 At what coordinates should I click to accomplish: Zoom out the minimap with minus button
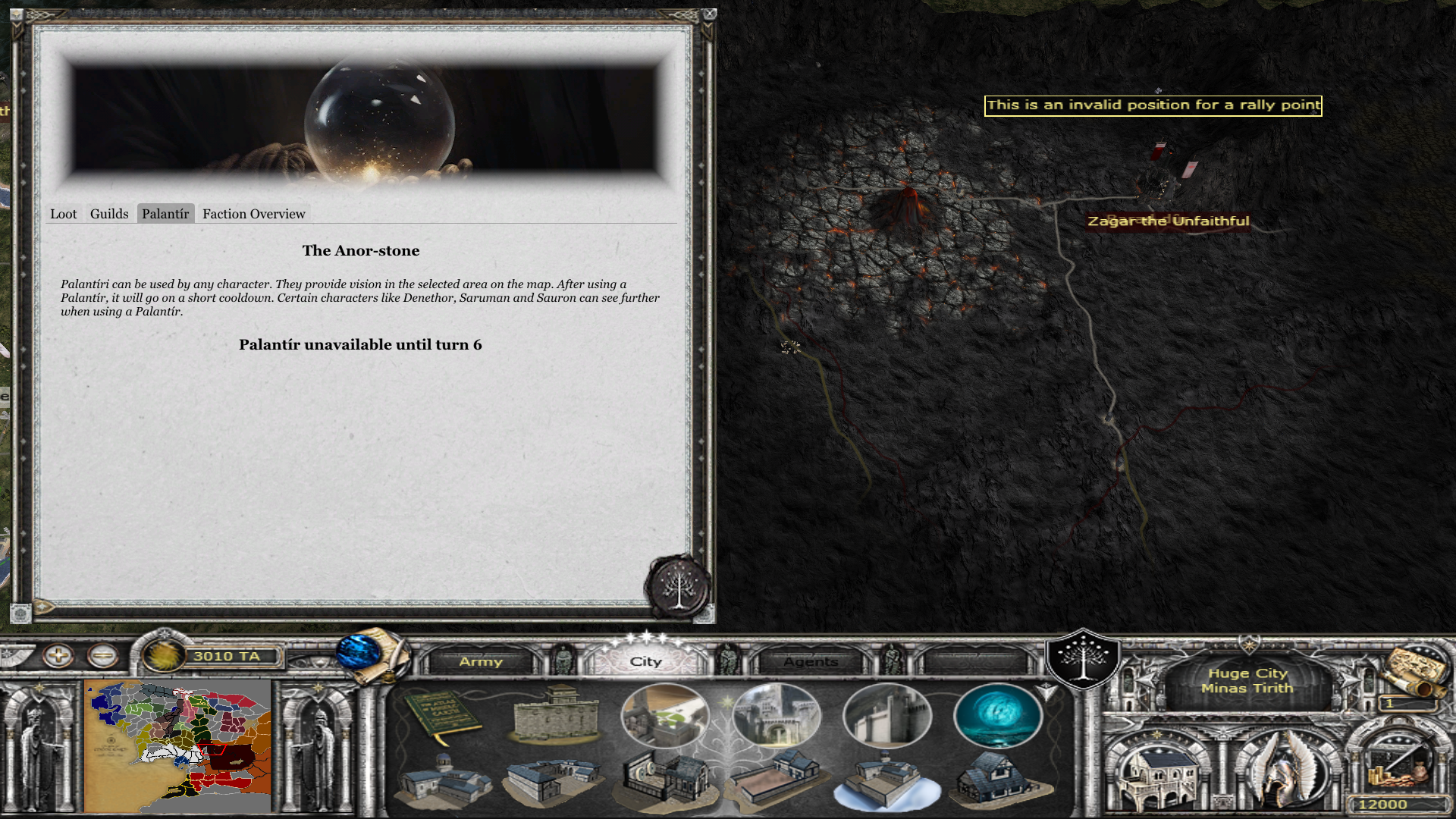point(102,655)
